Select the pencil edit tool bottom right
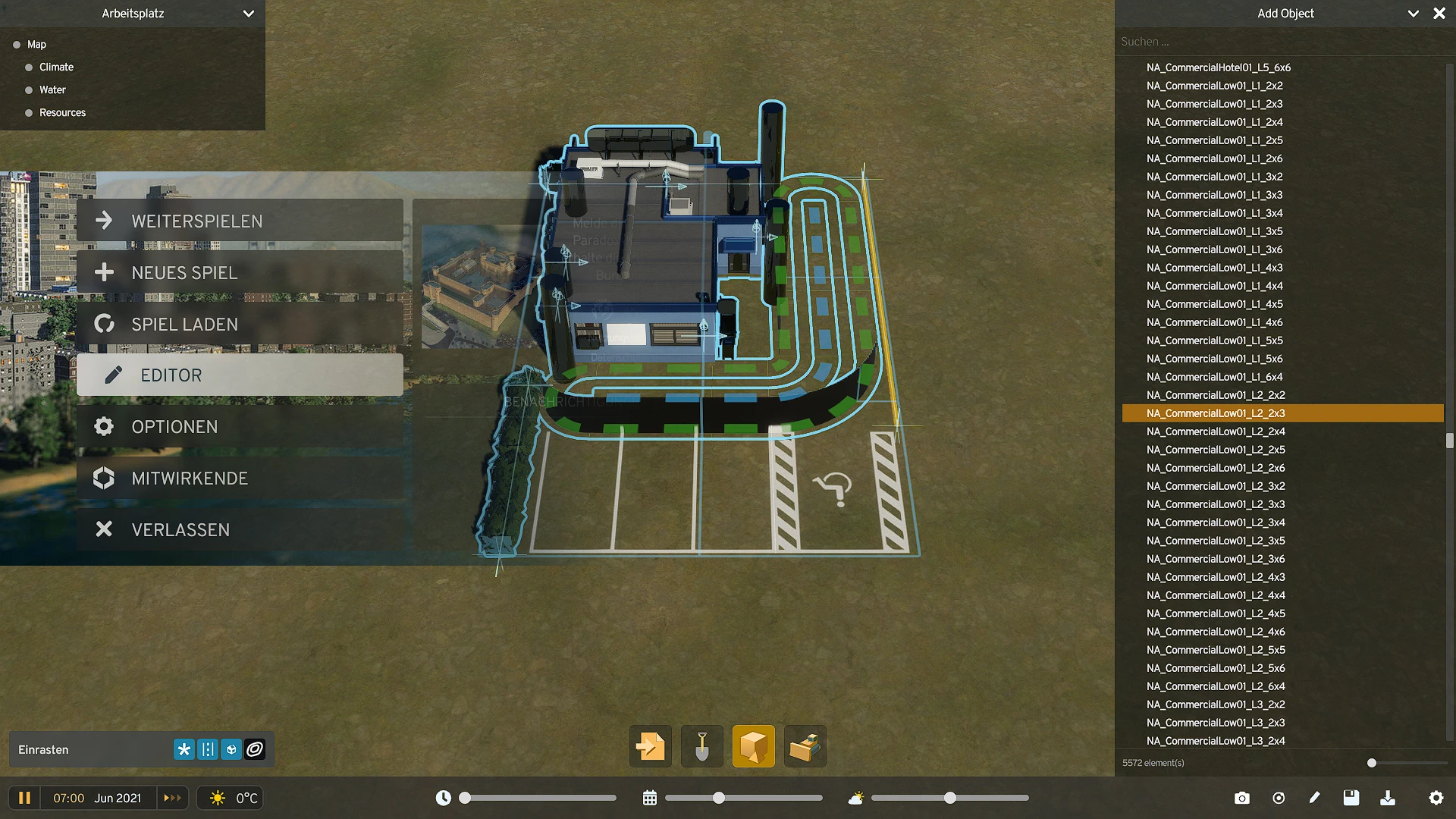Viewport: 1456px width, 819px height. [1315, 798]
